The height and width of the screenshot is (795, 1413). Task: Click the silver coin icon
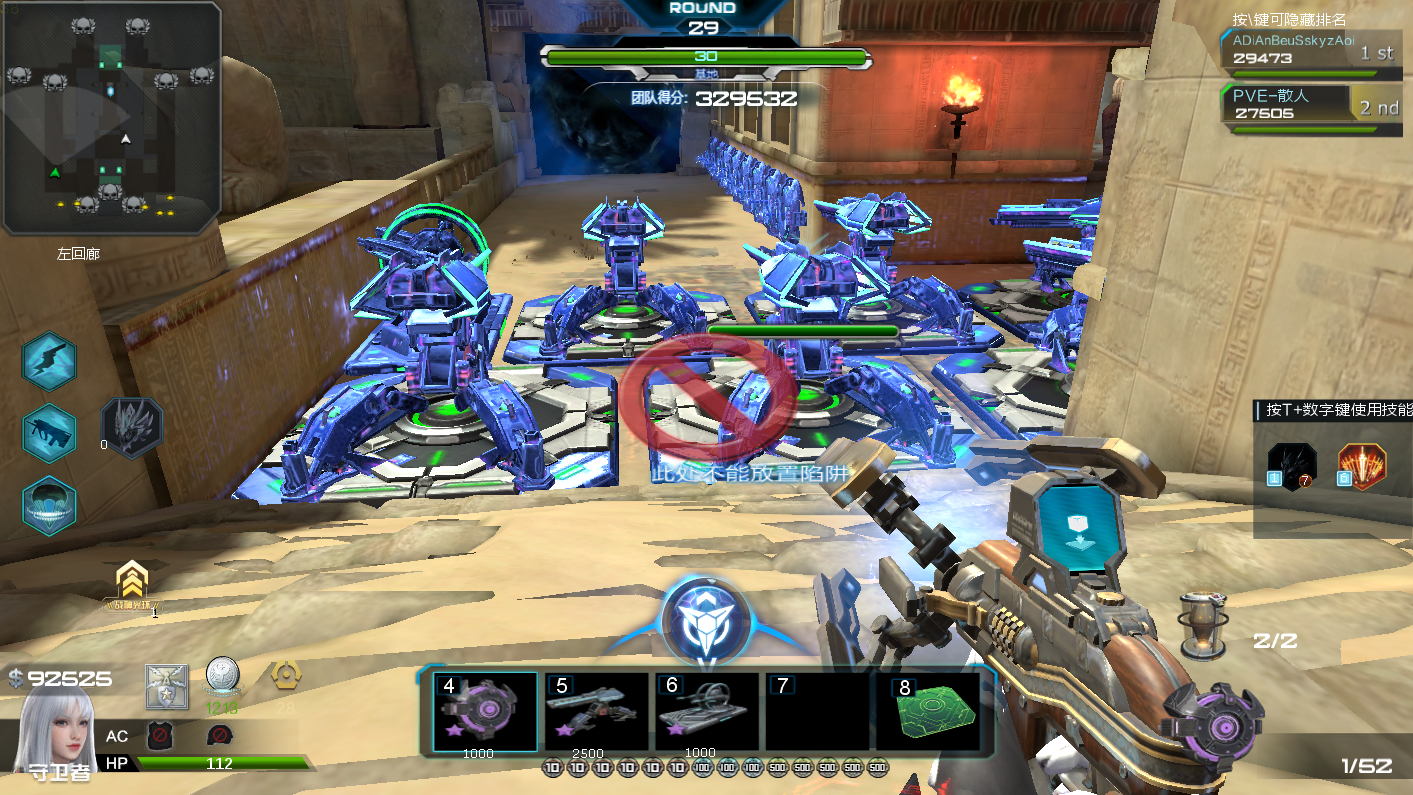(x=221, y=677)
